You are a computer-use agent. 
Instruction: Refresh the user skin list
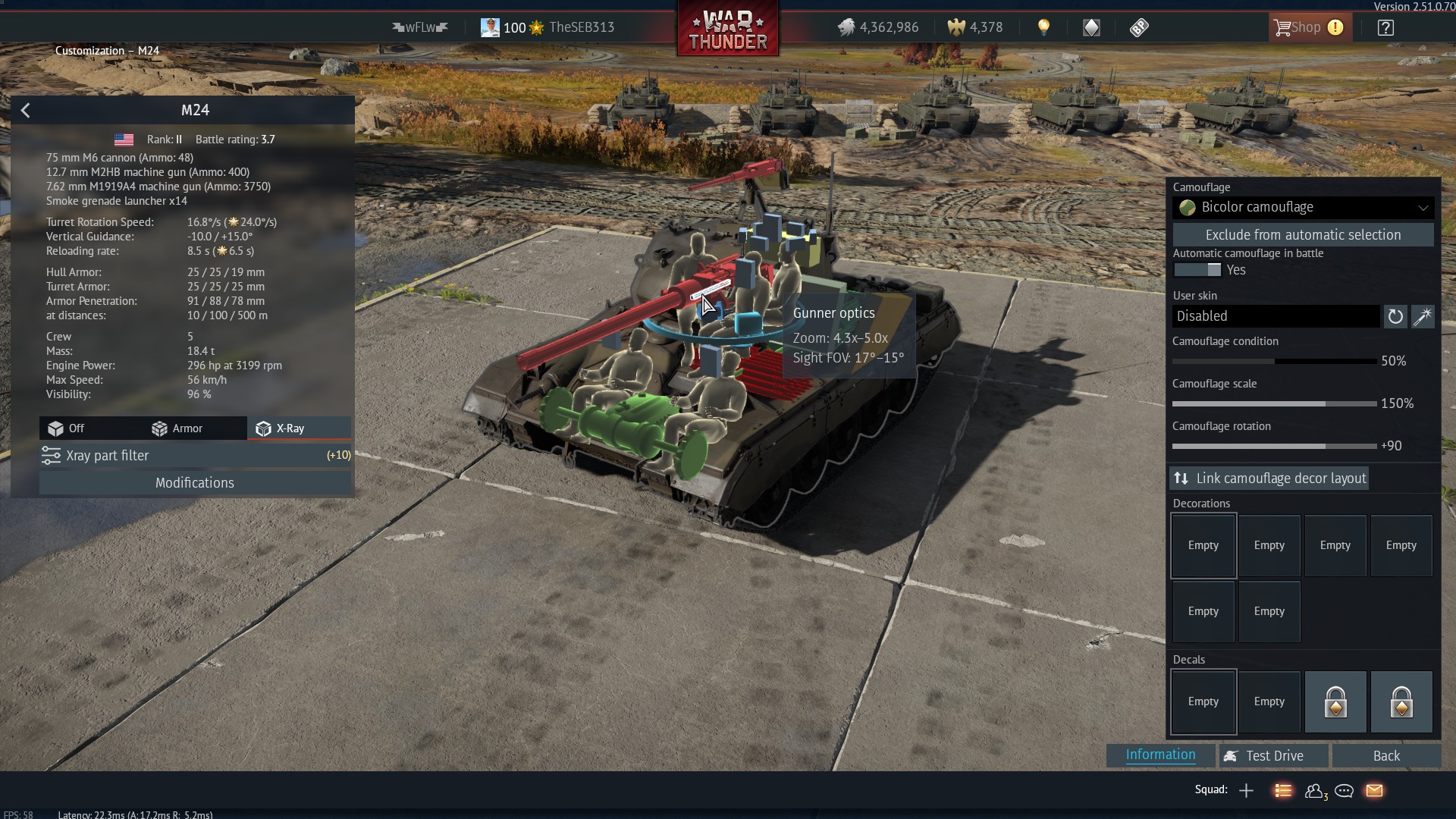click(x=1395, y=316)
